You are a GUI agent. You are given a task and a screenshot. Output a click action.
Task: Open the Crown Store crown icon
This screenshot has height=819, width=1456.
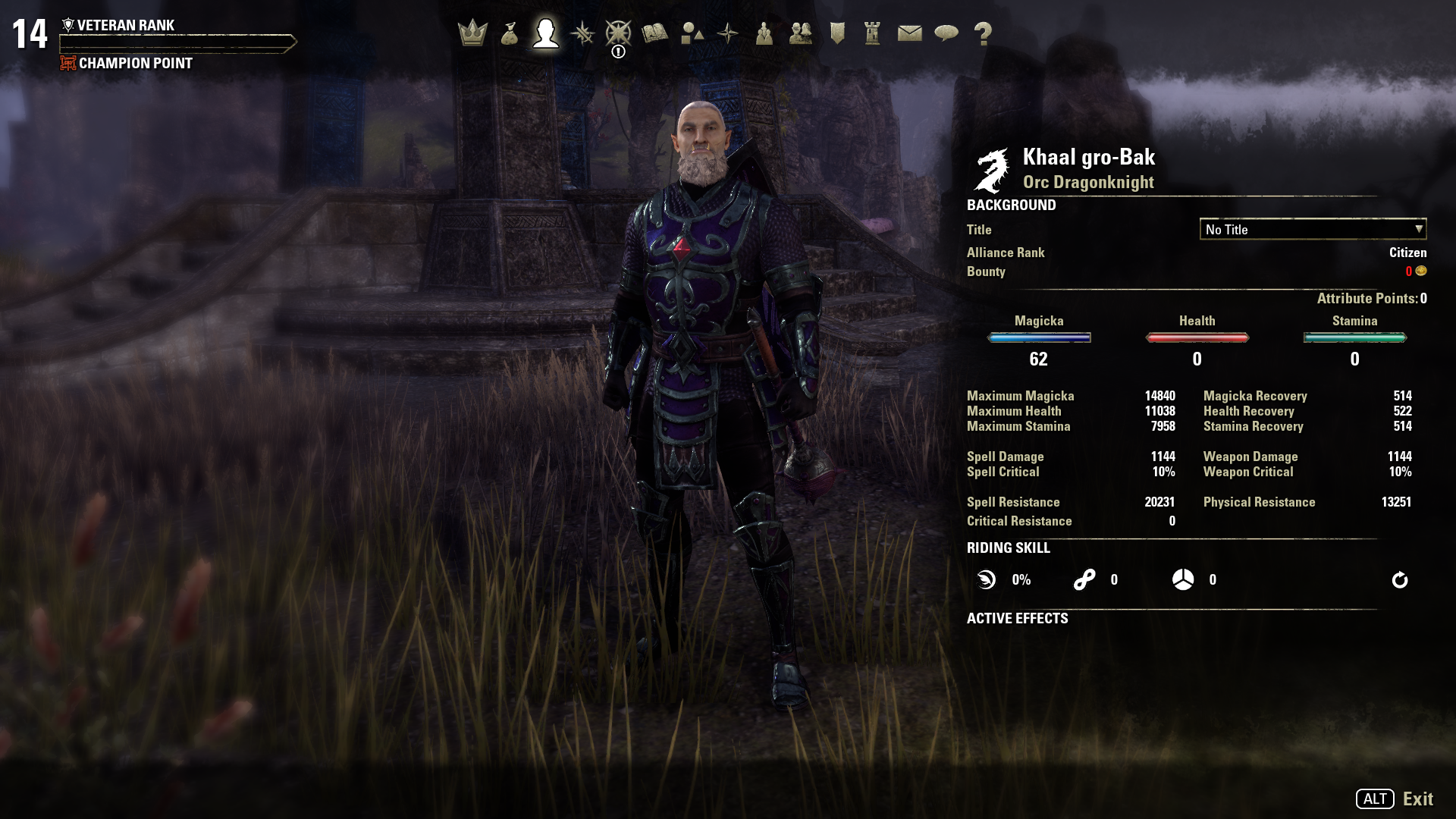coord(472,33)
